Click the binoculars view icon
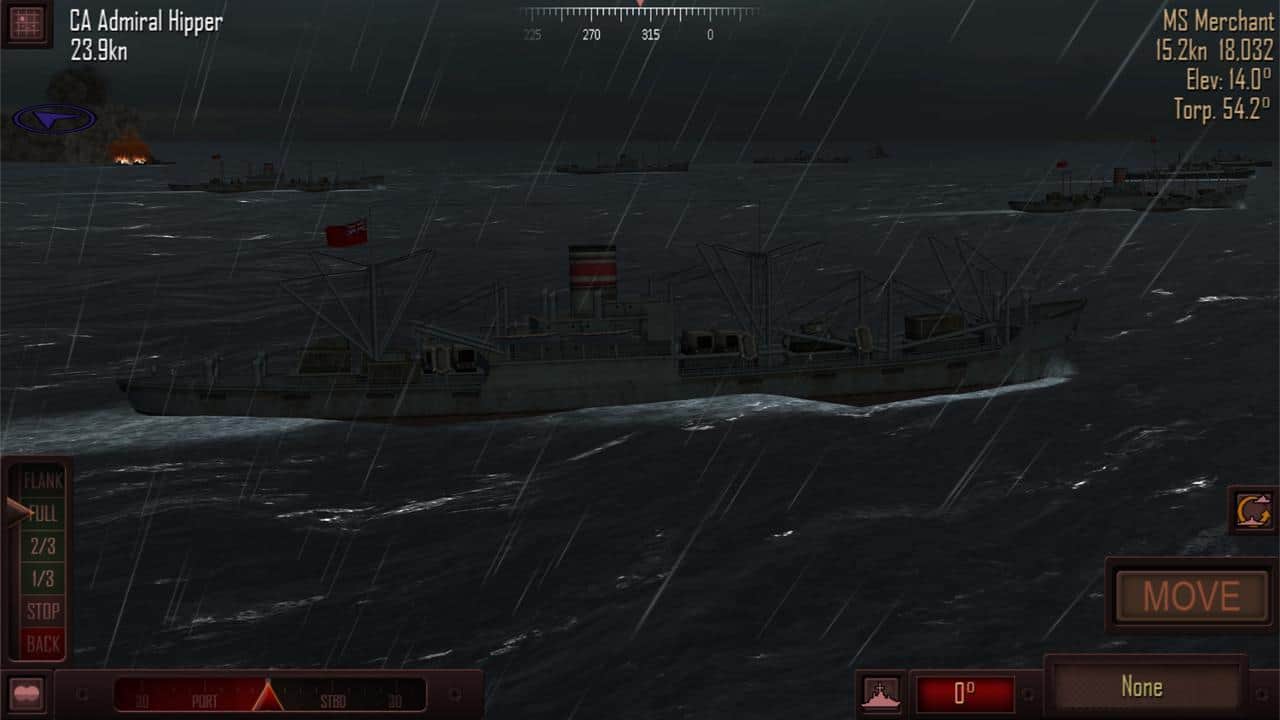Screen dimensions: 1280x720 tap(25, 694)
